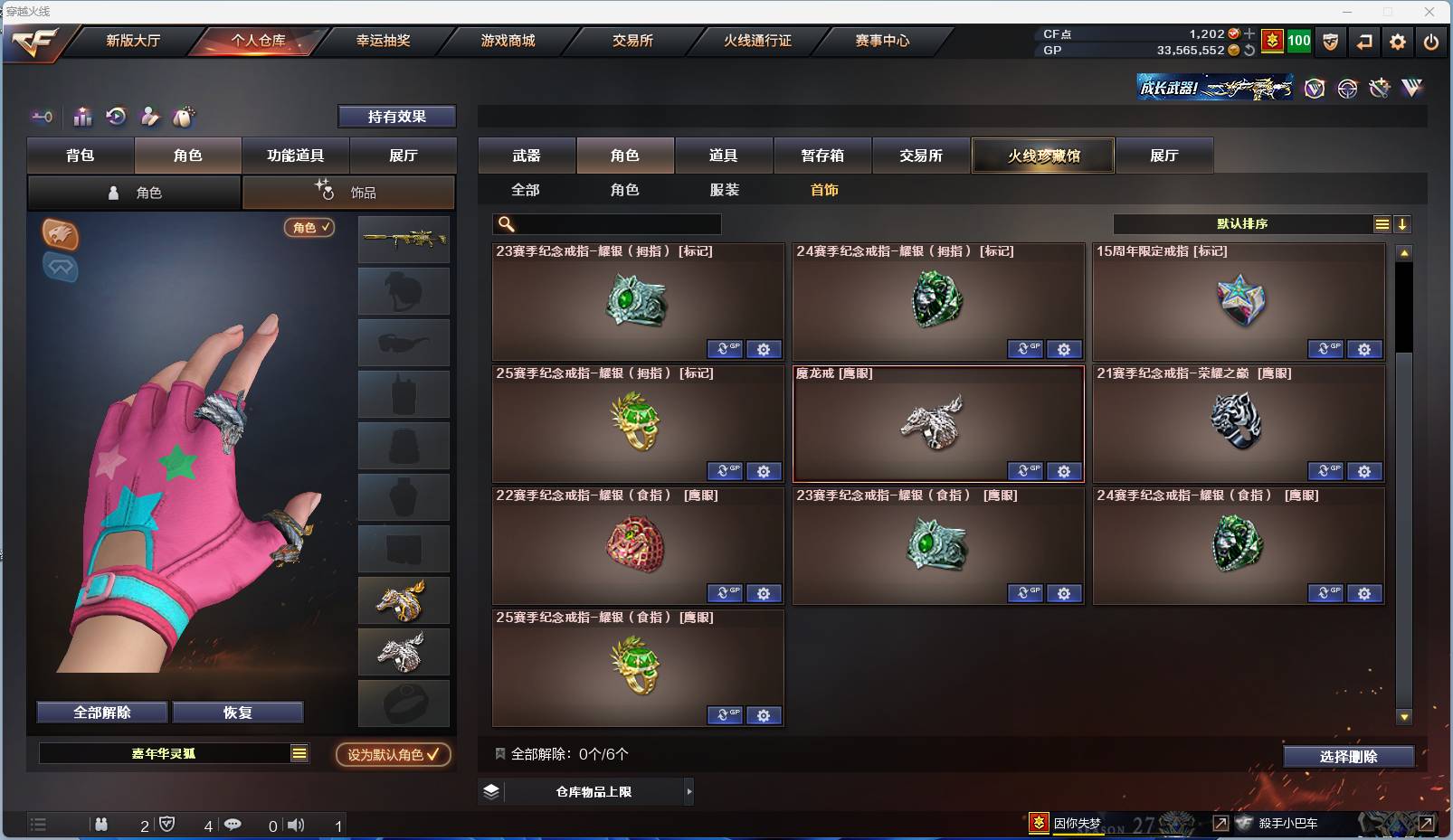1453x840 pixels.
Task: Toggle GP exchange on 15周年限定戒指
Action: pos(1326,349)
